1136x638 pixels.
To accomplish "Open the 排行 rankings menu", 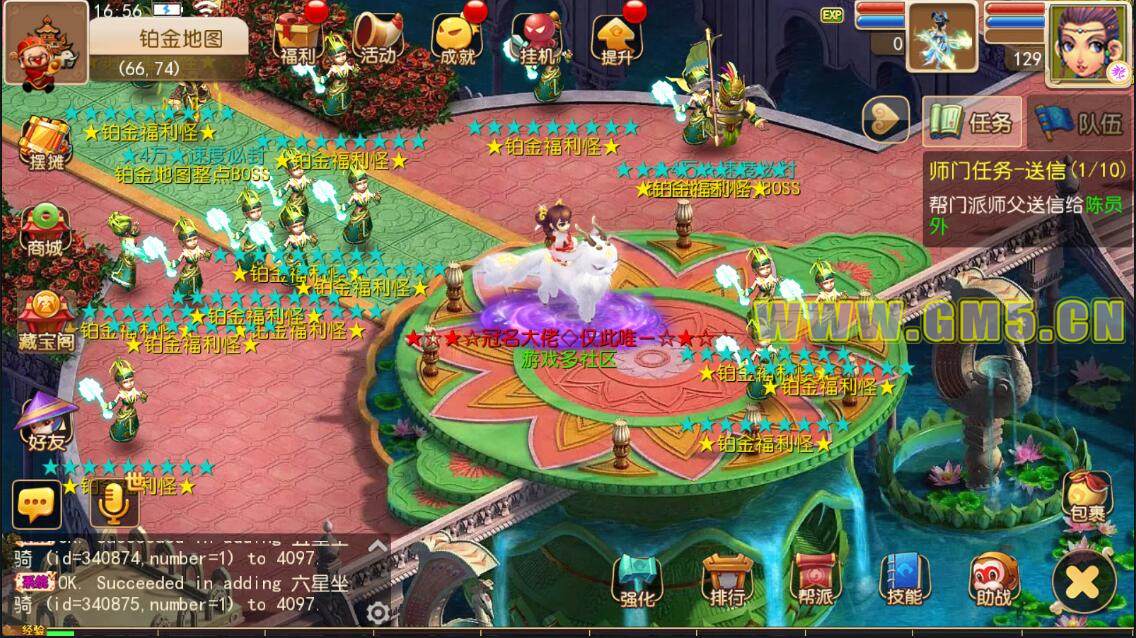I will coord(727,580).
